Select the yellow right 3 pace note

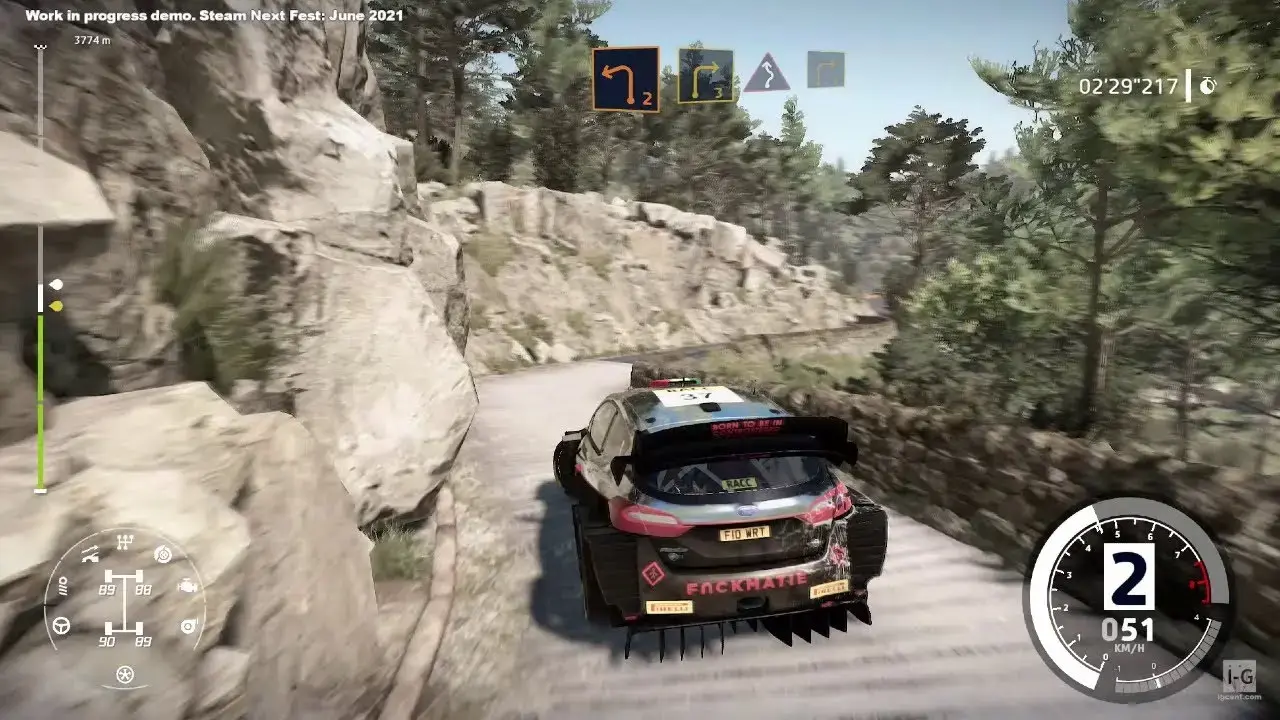pyautogui.click(x=705, y=76)
